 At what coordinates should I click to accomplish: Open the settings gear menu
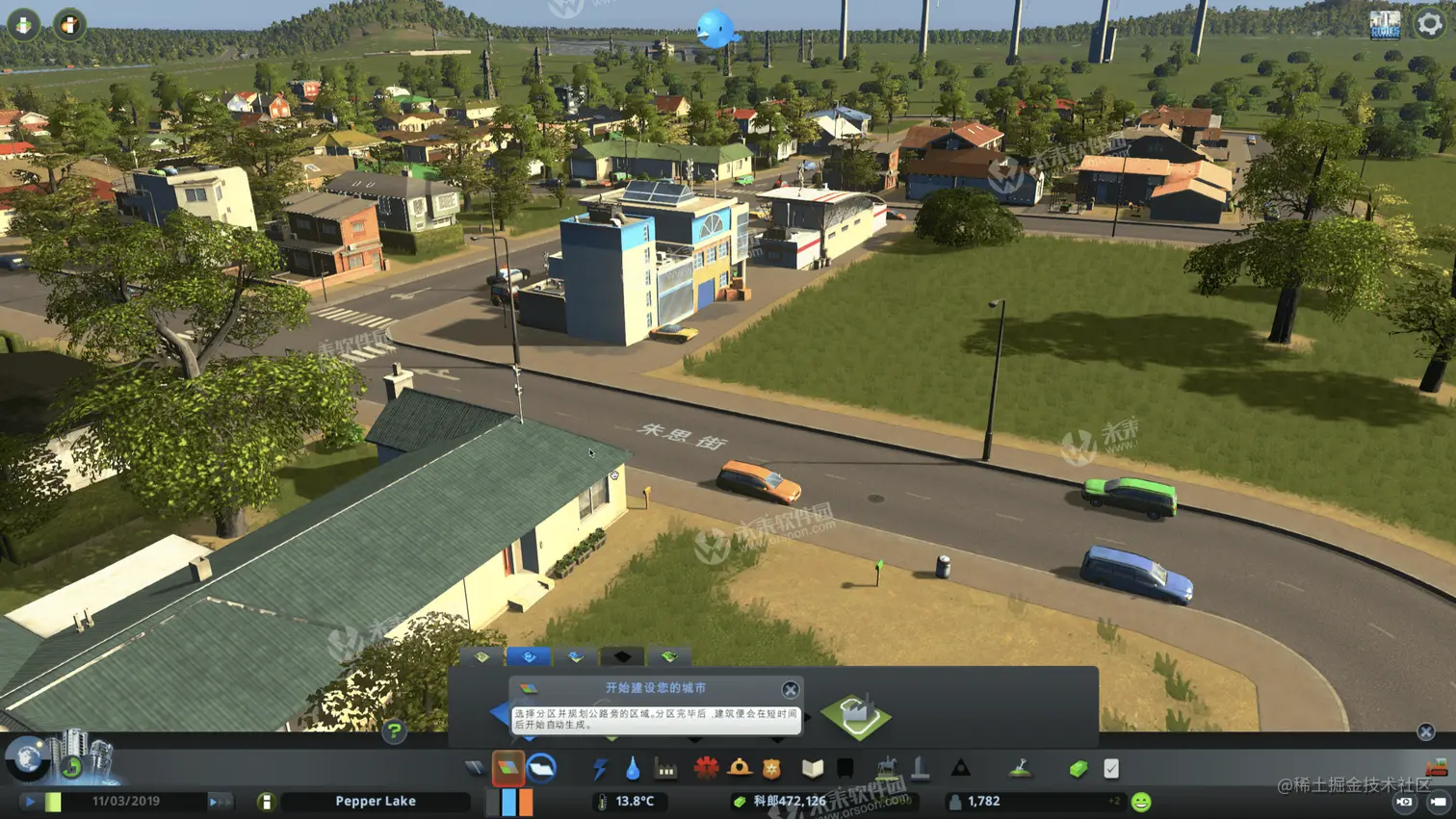(x=1429, y=24)
